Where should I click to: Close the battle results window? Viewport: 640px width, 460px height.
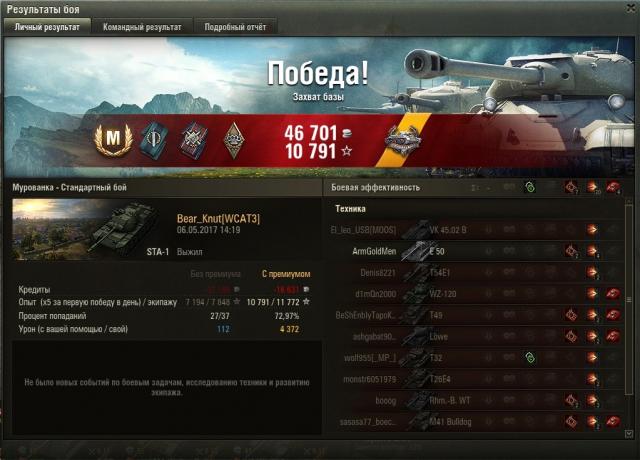627,9
